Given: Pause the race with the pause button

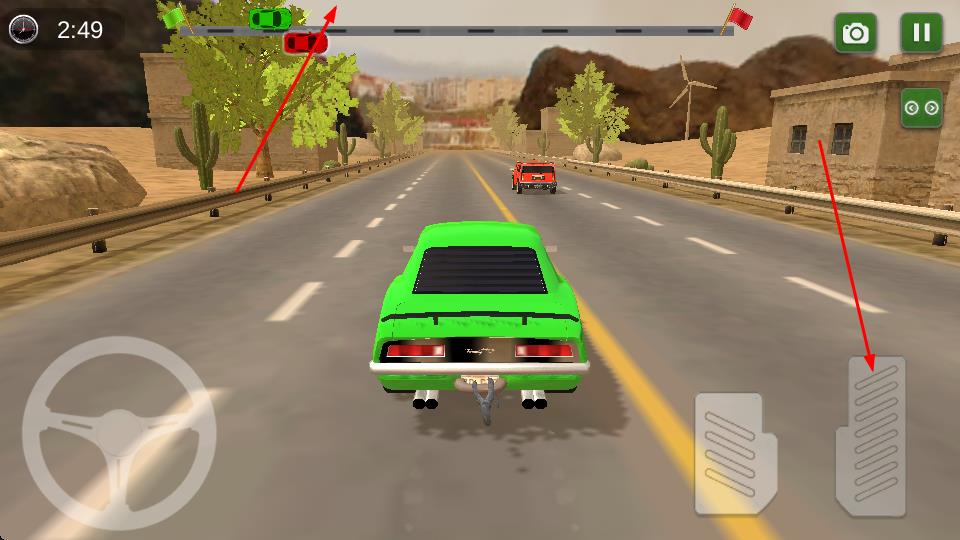Looking at the screenshot, I should point(921,33).
